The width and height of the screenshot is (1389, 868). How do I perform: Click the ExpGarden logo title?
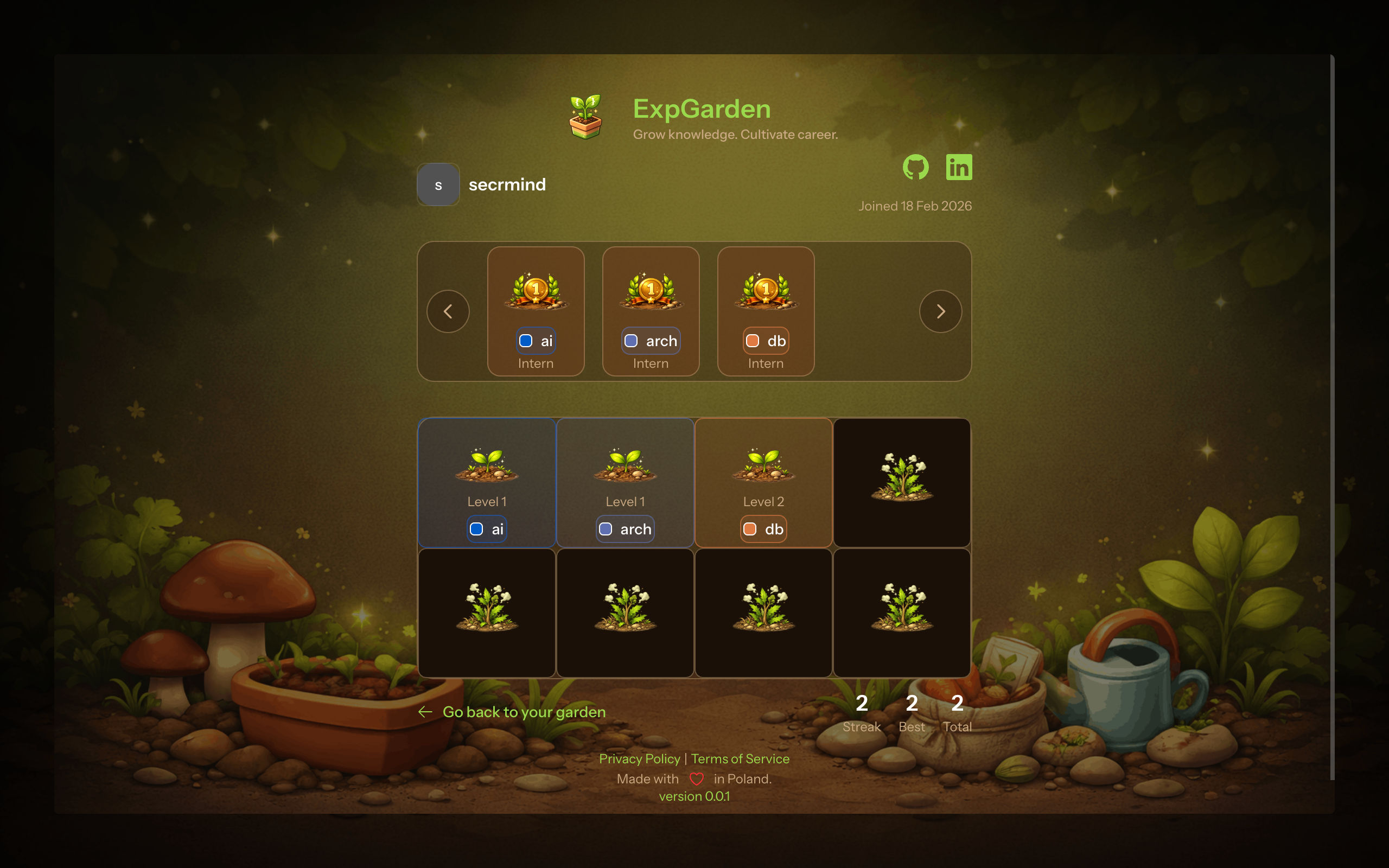pyautogui.click(x=702, y=109)
